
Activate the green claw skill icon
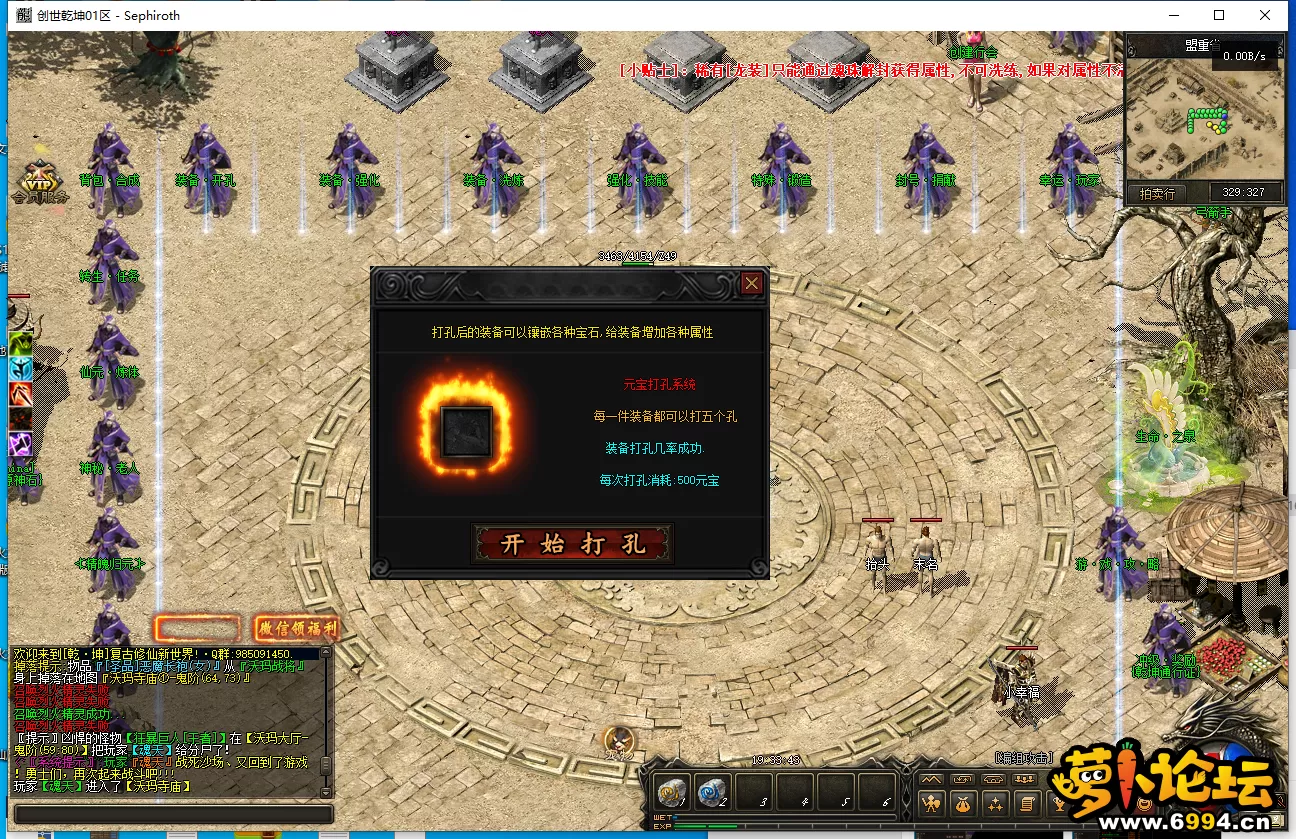pyautogui.click(x=21, y=344)
